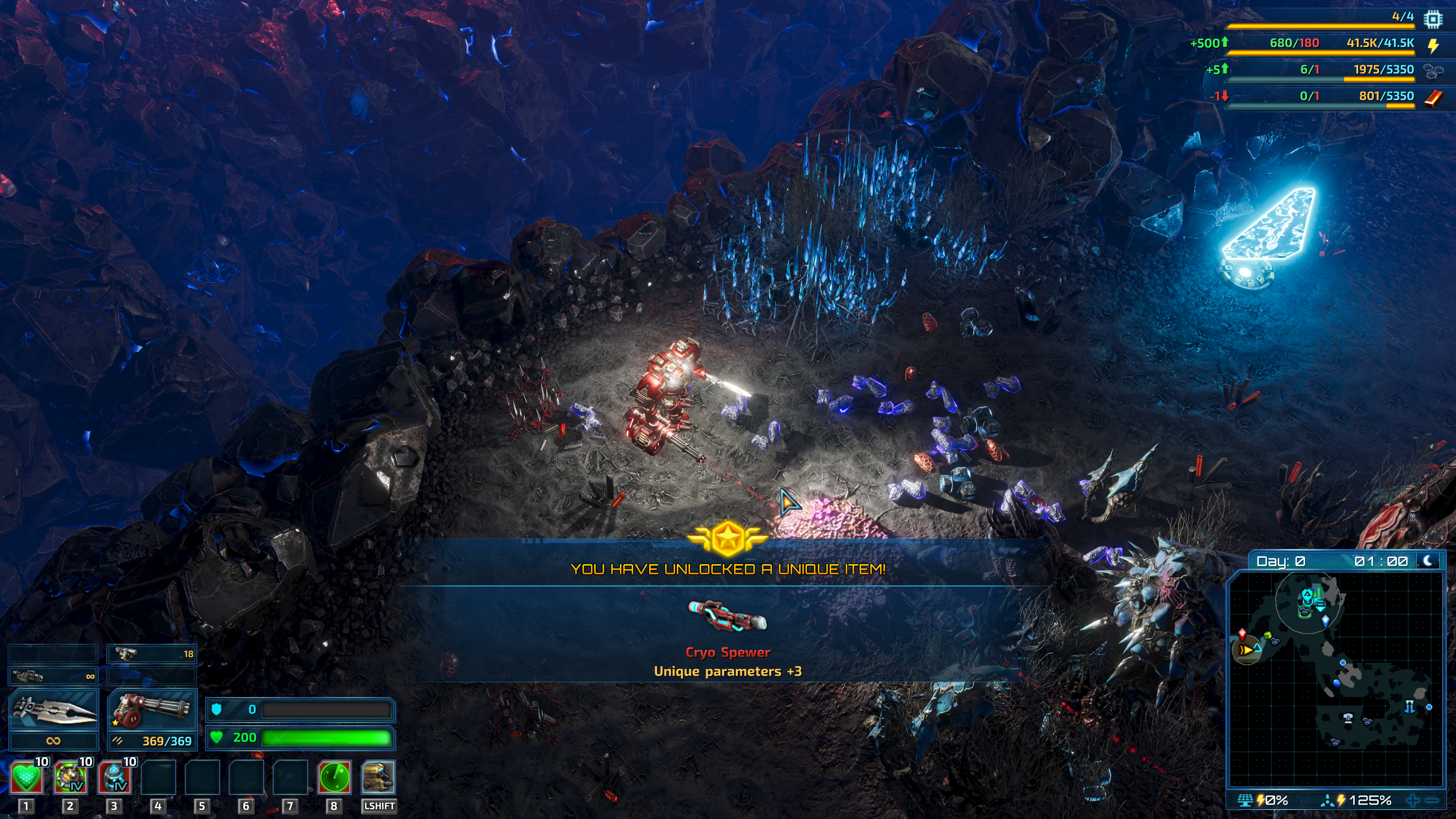Switch to the grenade launcher with 18 ammo
The width and height of the screenshot is (1456, 819).
pos(152,654)
